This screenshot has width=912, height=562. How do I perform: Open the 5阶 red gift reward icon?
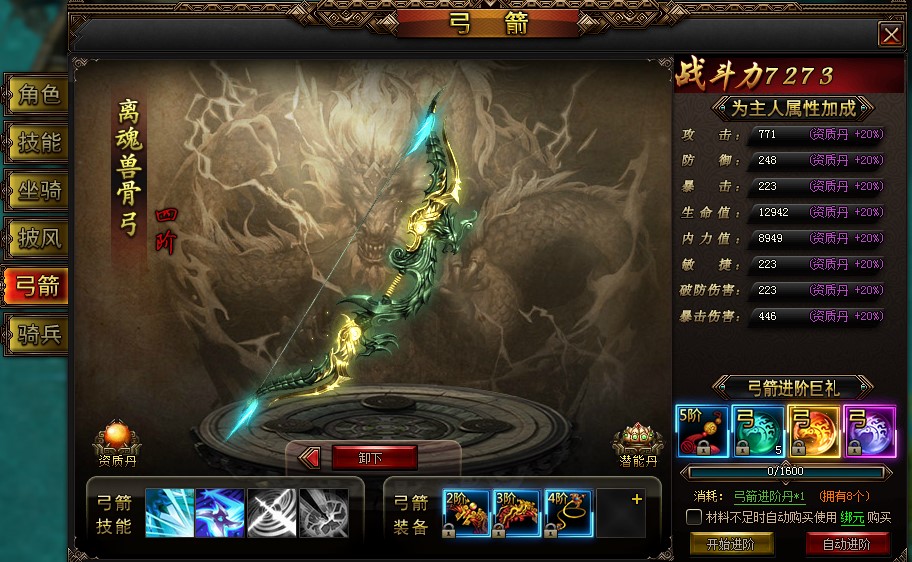[x=700, y=430]
